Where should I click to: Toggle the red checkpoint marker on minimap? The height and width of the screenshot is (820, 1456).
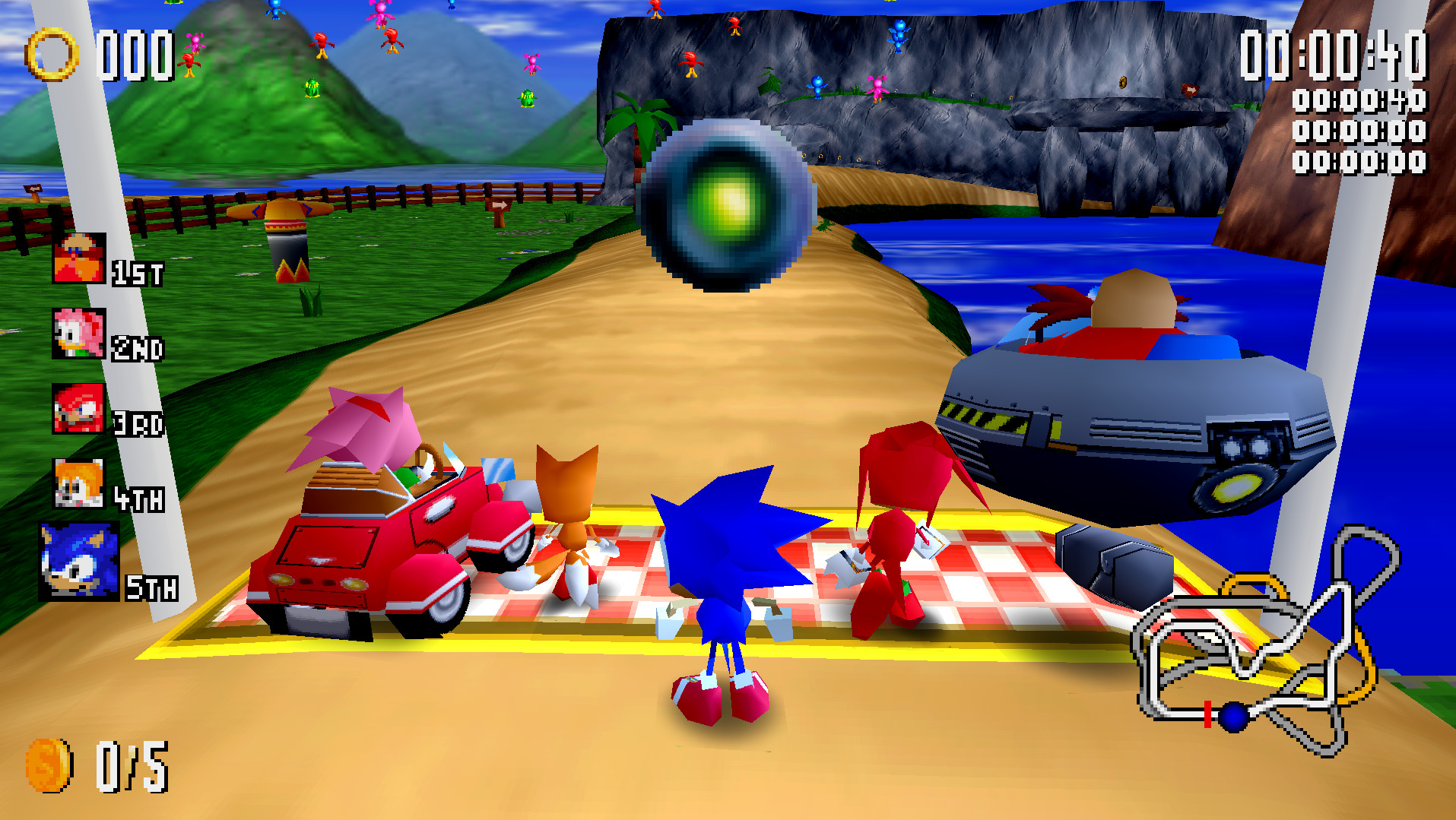[x=1208, y=717]
